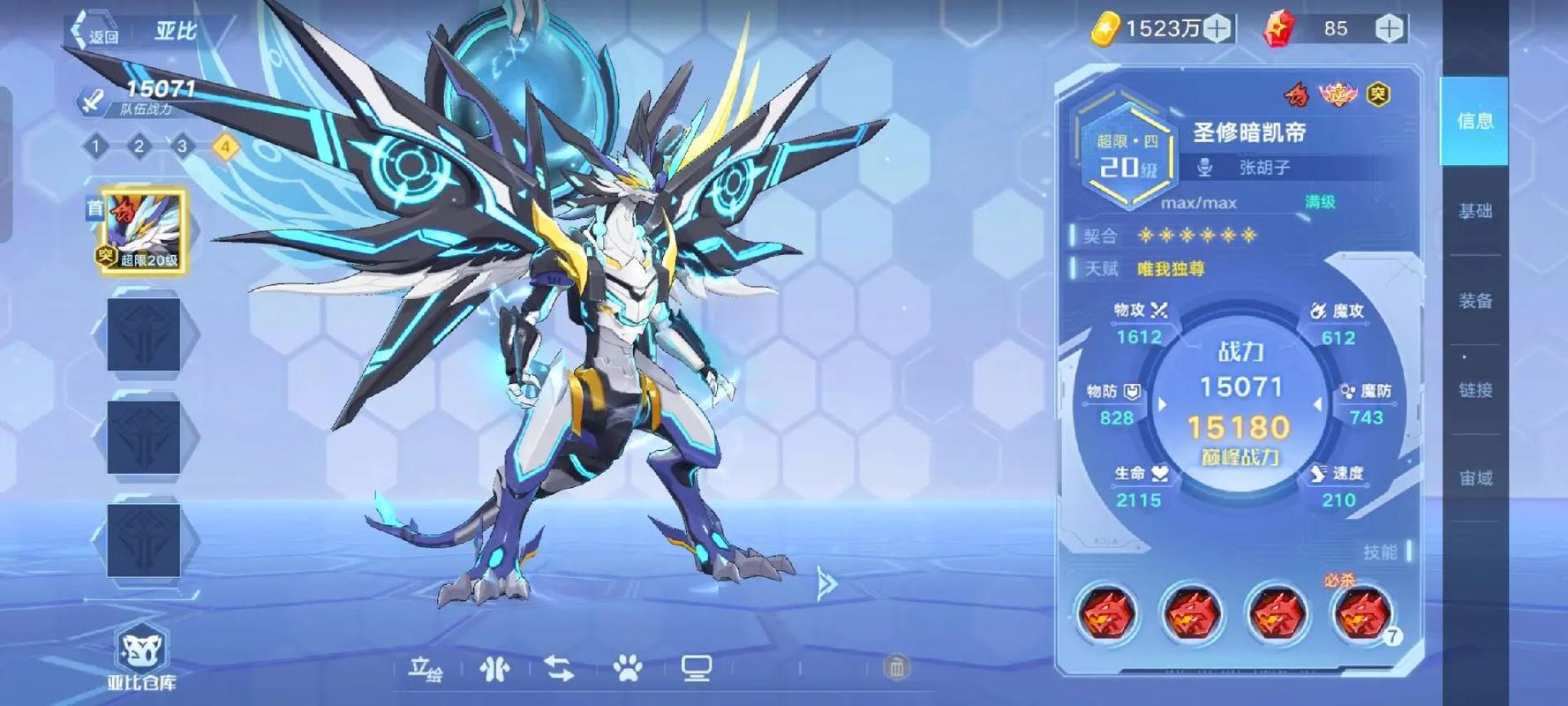Select team preset number 3
The height and width of the screenshot is (706, 1568).
(182, 146)
